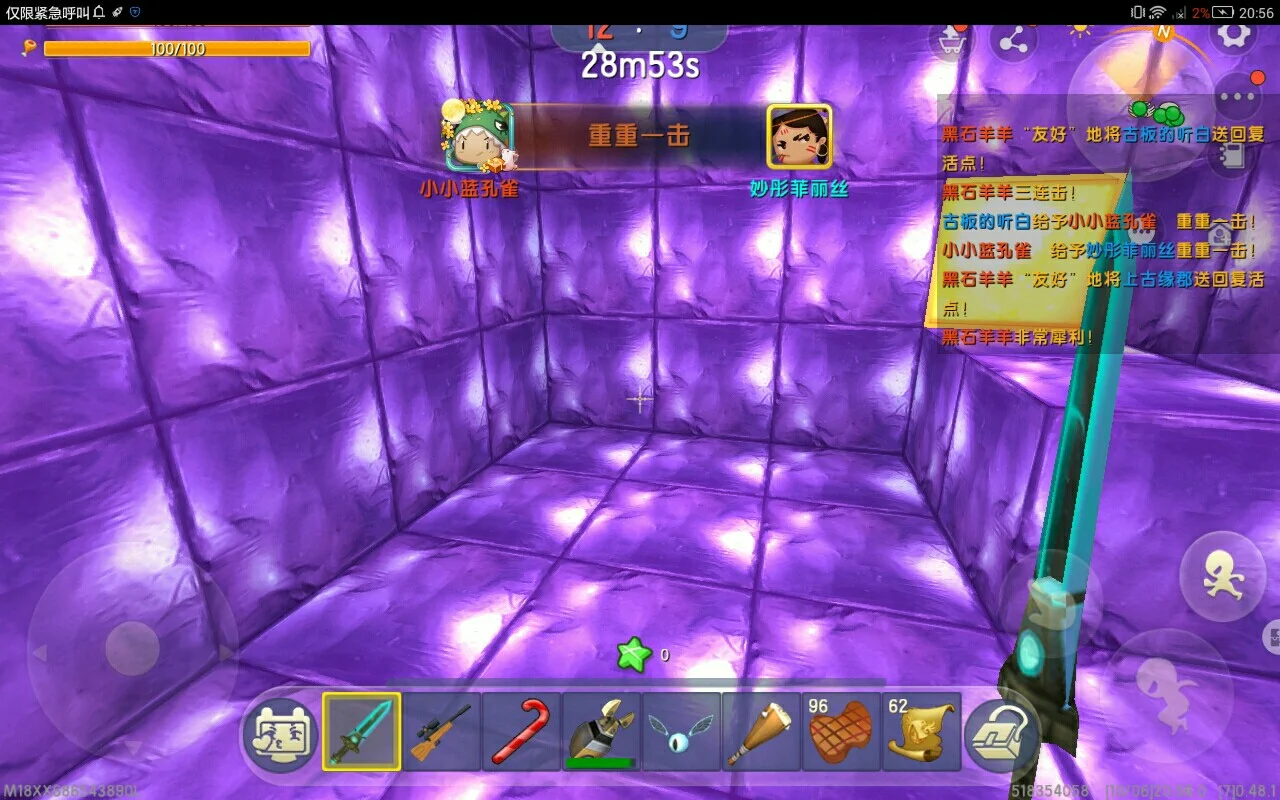Open the emote face button
Viewport: 1280px width, 800px height.
click(281, 733)
